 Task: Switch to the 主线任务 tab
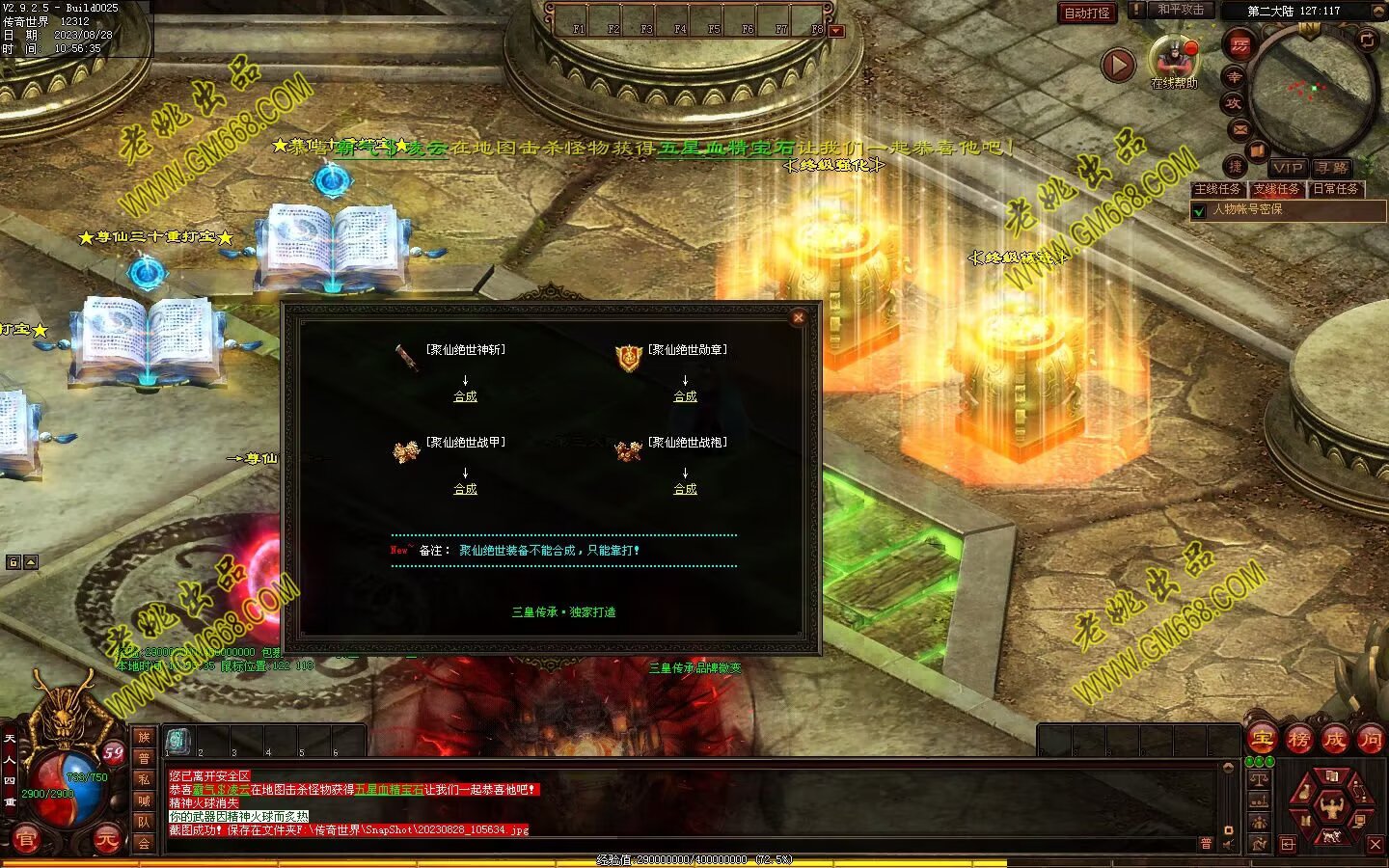coord(1217,189)
